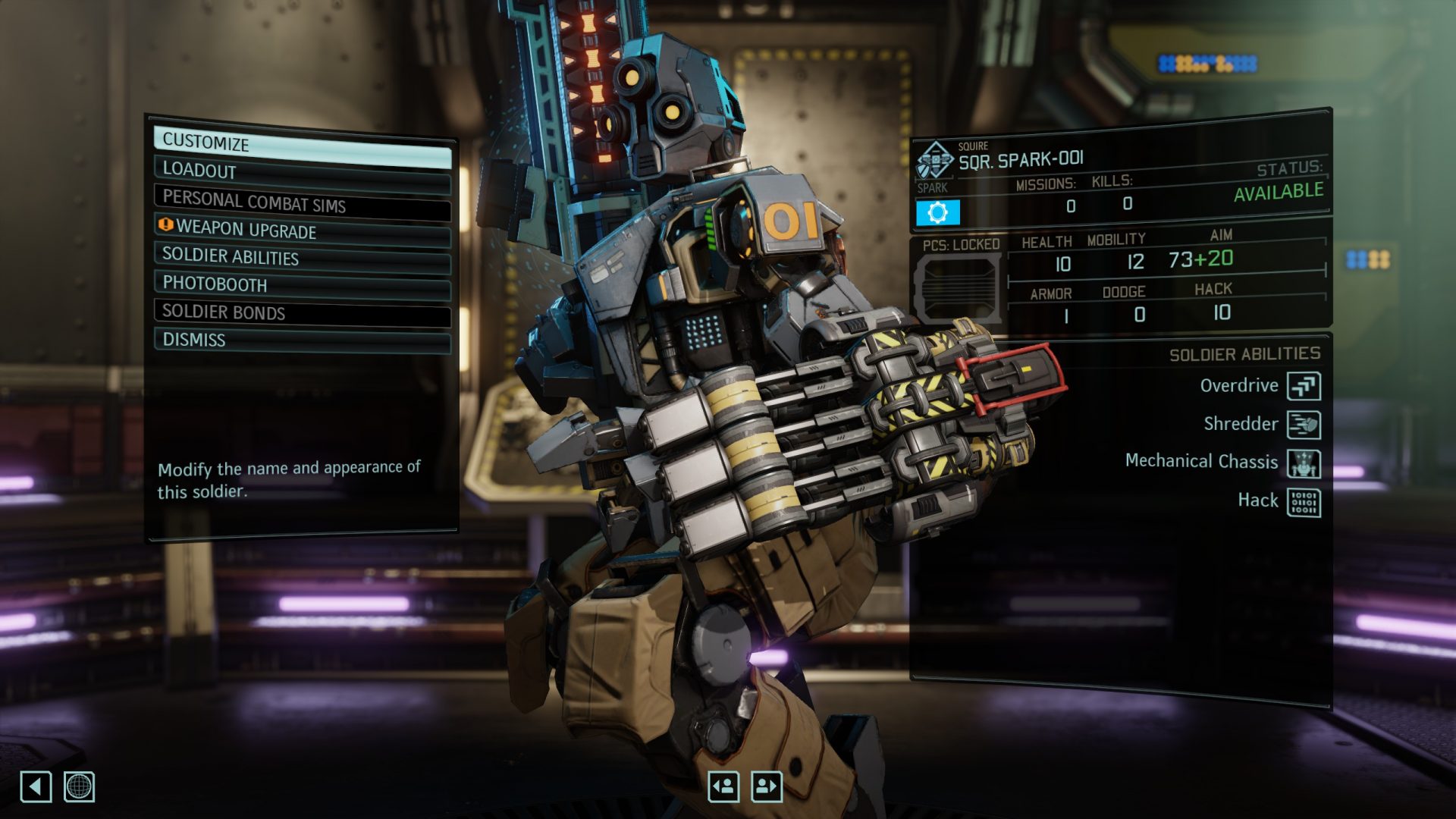
Task: Select the Loadout option
Action: 302,172
